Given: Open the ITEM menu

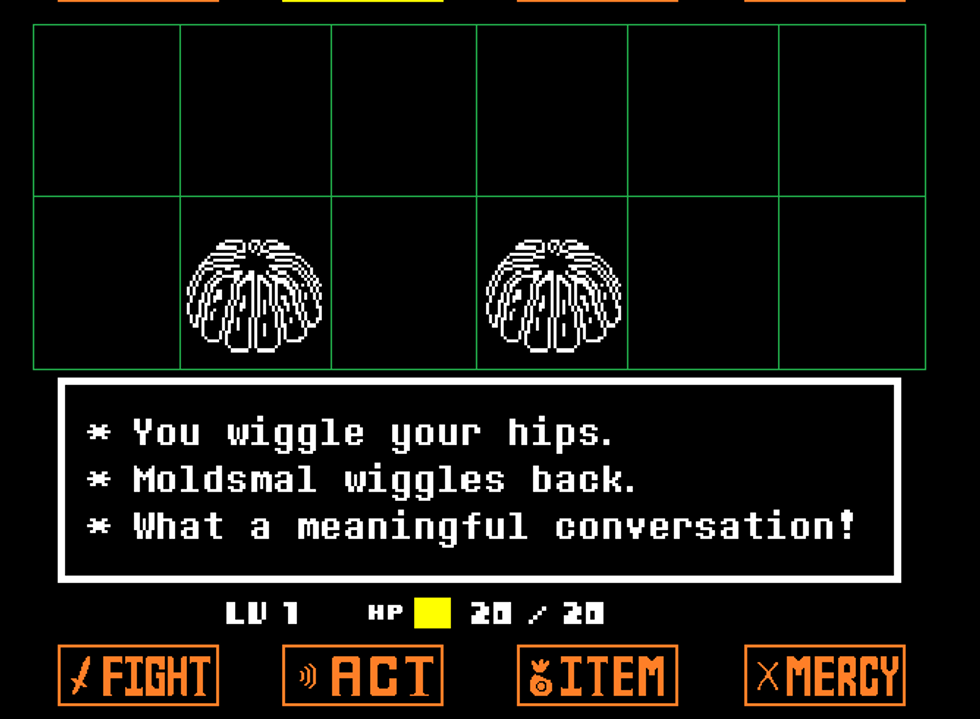Looking at the screenshot, I should (597, 676).
